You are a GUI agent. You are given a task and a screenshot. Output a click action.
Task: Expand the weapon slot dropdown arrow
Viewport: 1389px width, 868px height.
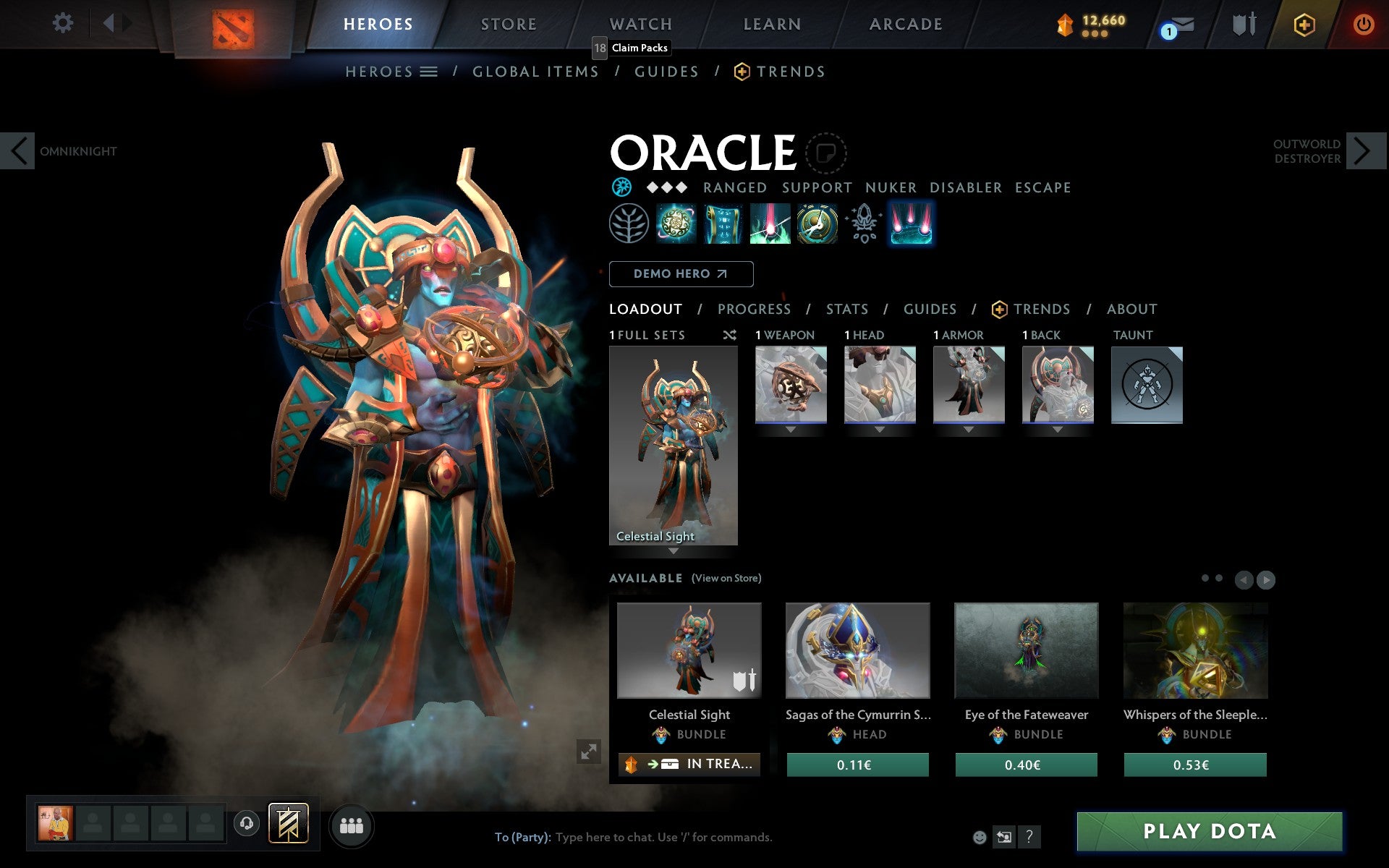790,428
